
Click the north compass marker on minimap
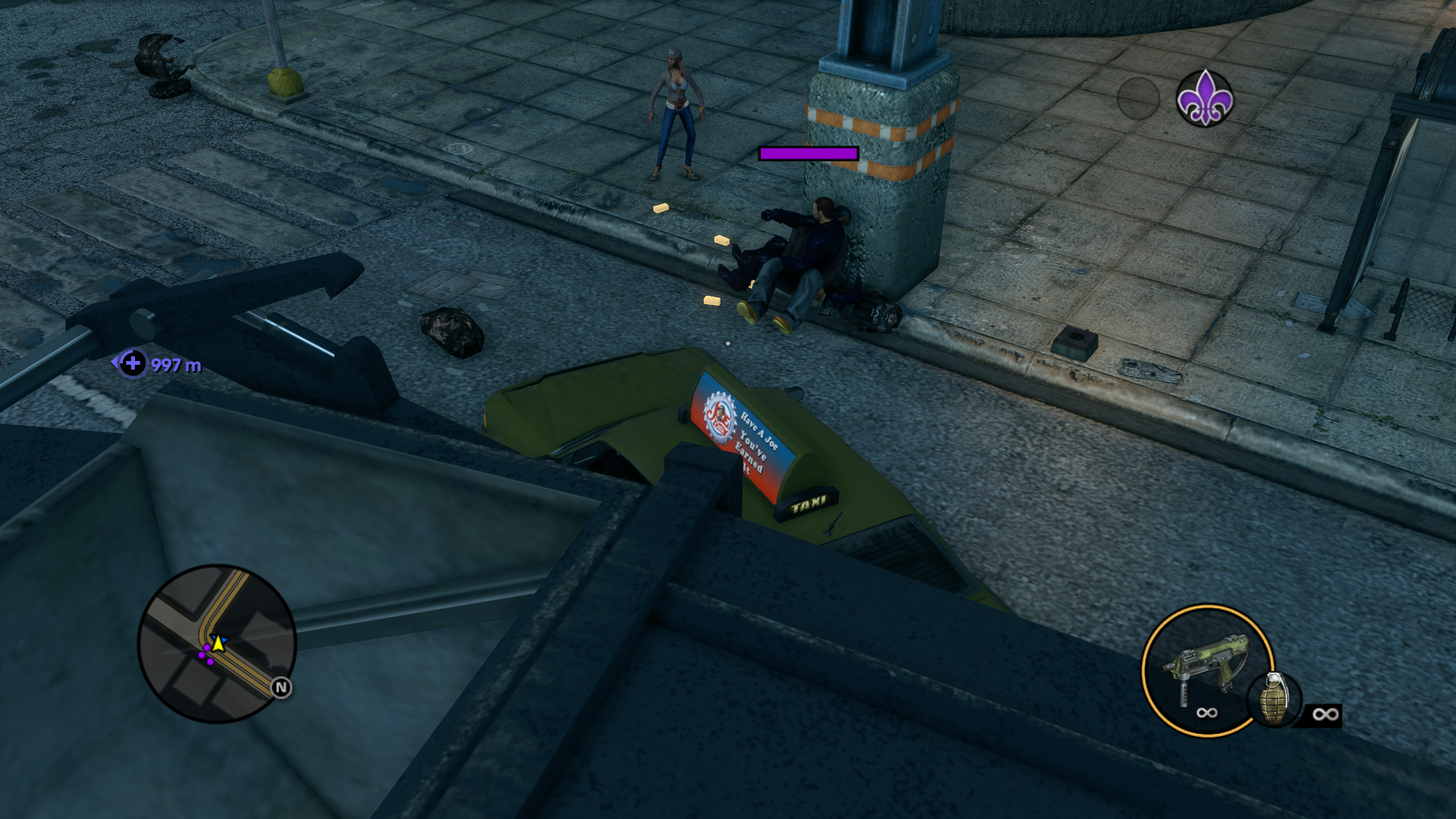click(281, 688)
